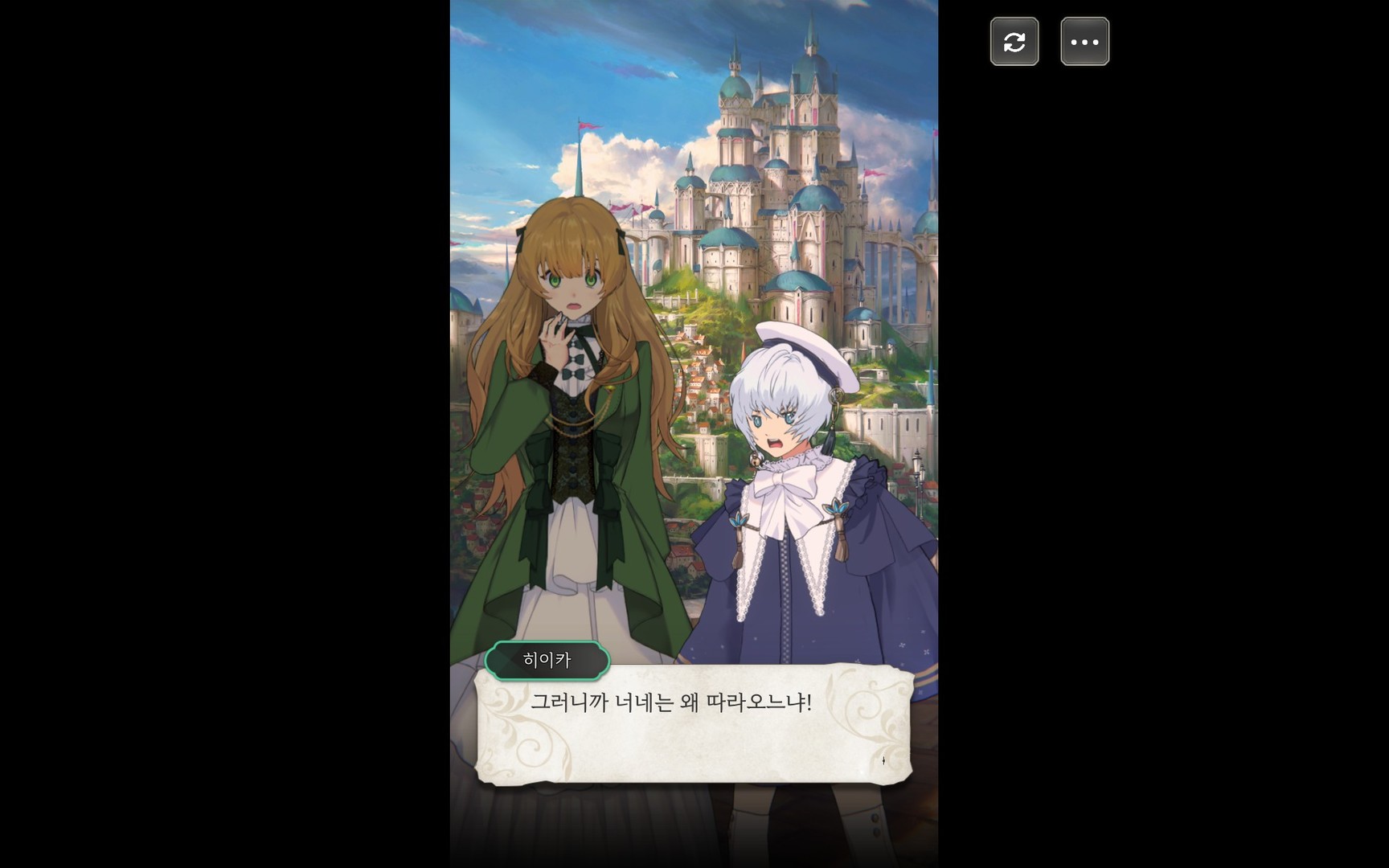Click the green-dressed girl with brown hair
The image size is (1389, 868).
(x=571, y=402)
